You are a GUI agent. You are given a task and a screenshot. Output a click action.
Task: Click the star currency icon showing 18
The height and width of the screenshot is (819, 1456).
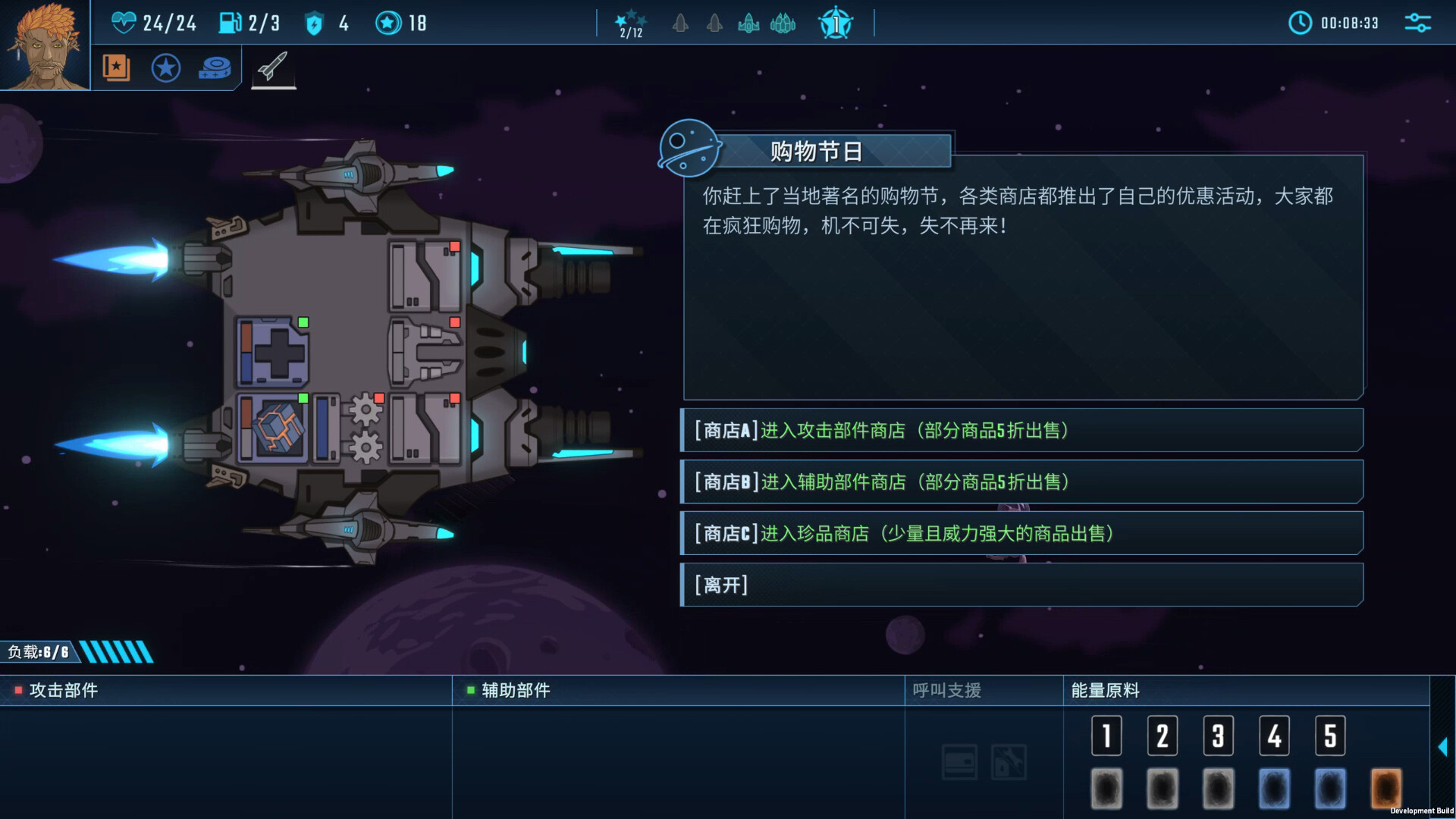[x=388, y=23]
